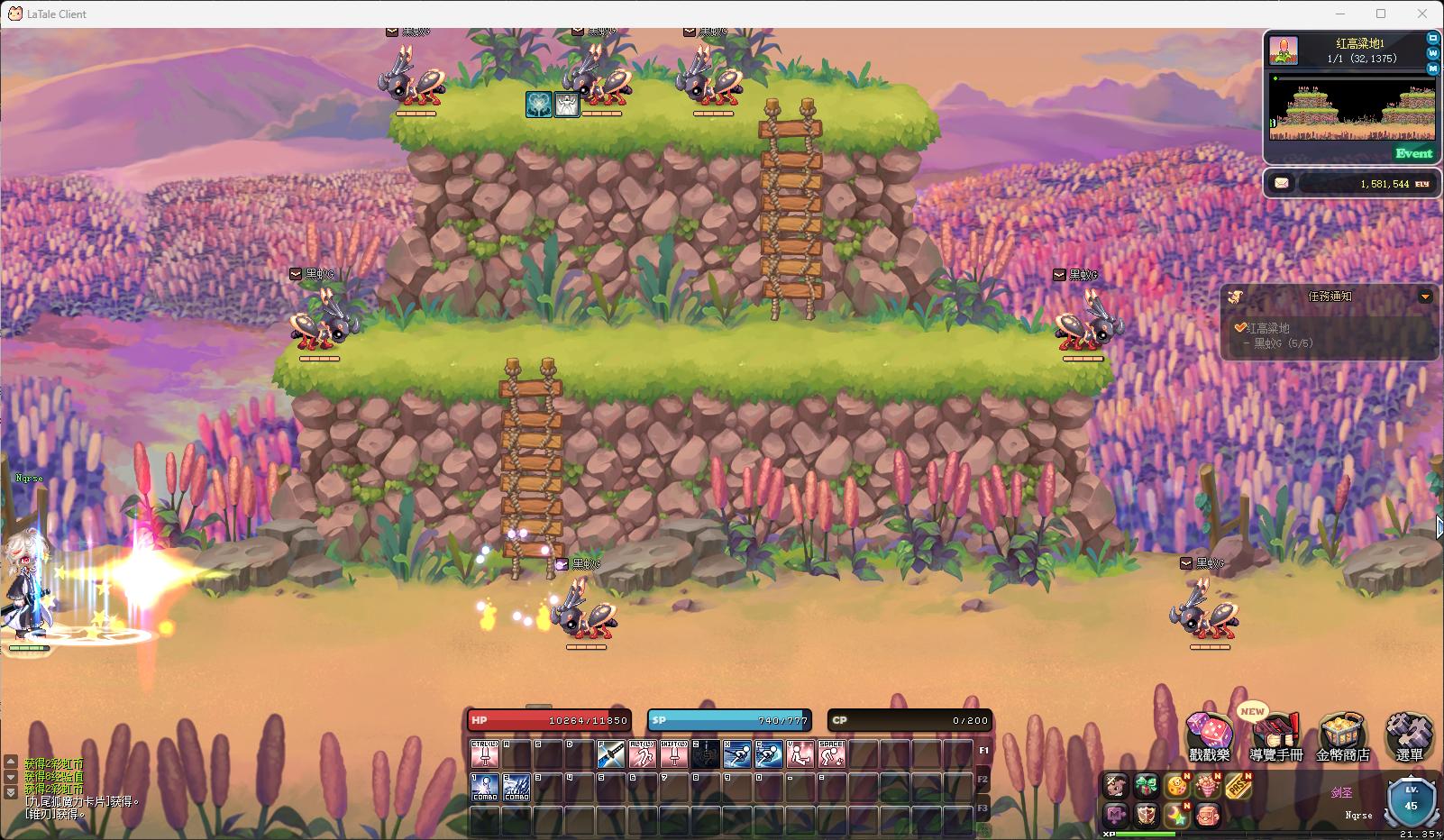Use the sword skill bound to CTRL(L)
This screenshot has width=1444, height=840.
click(485, 753)
